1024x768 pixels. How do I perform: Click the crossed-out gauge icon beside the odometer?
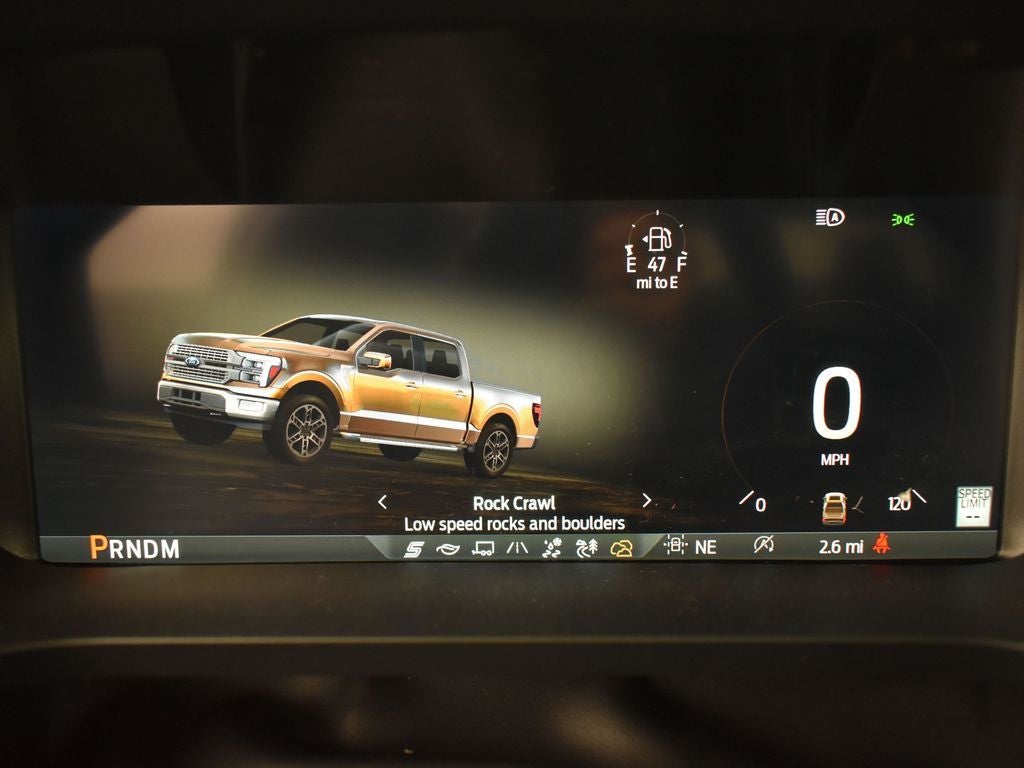point(764,545)
